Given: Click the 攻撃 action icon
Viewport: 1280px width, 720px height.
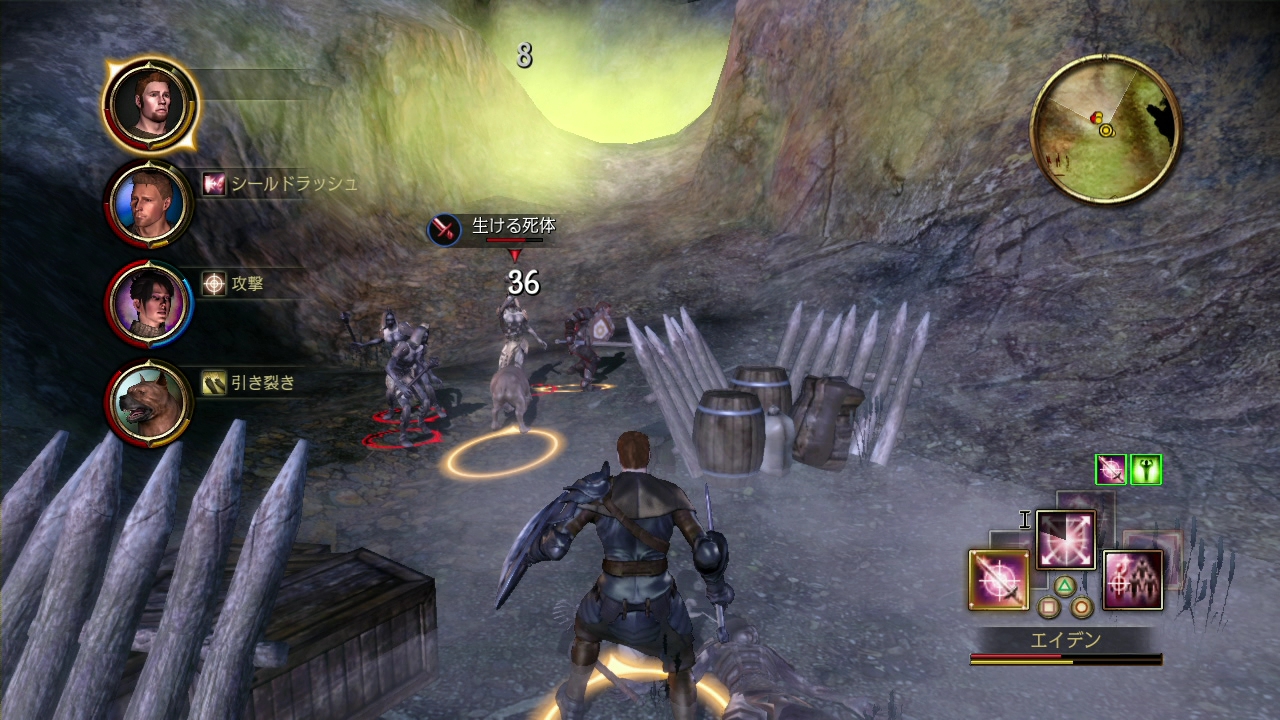Looking at the screenshot, I should (x=214, y=284).
